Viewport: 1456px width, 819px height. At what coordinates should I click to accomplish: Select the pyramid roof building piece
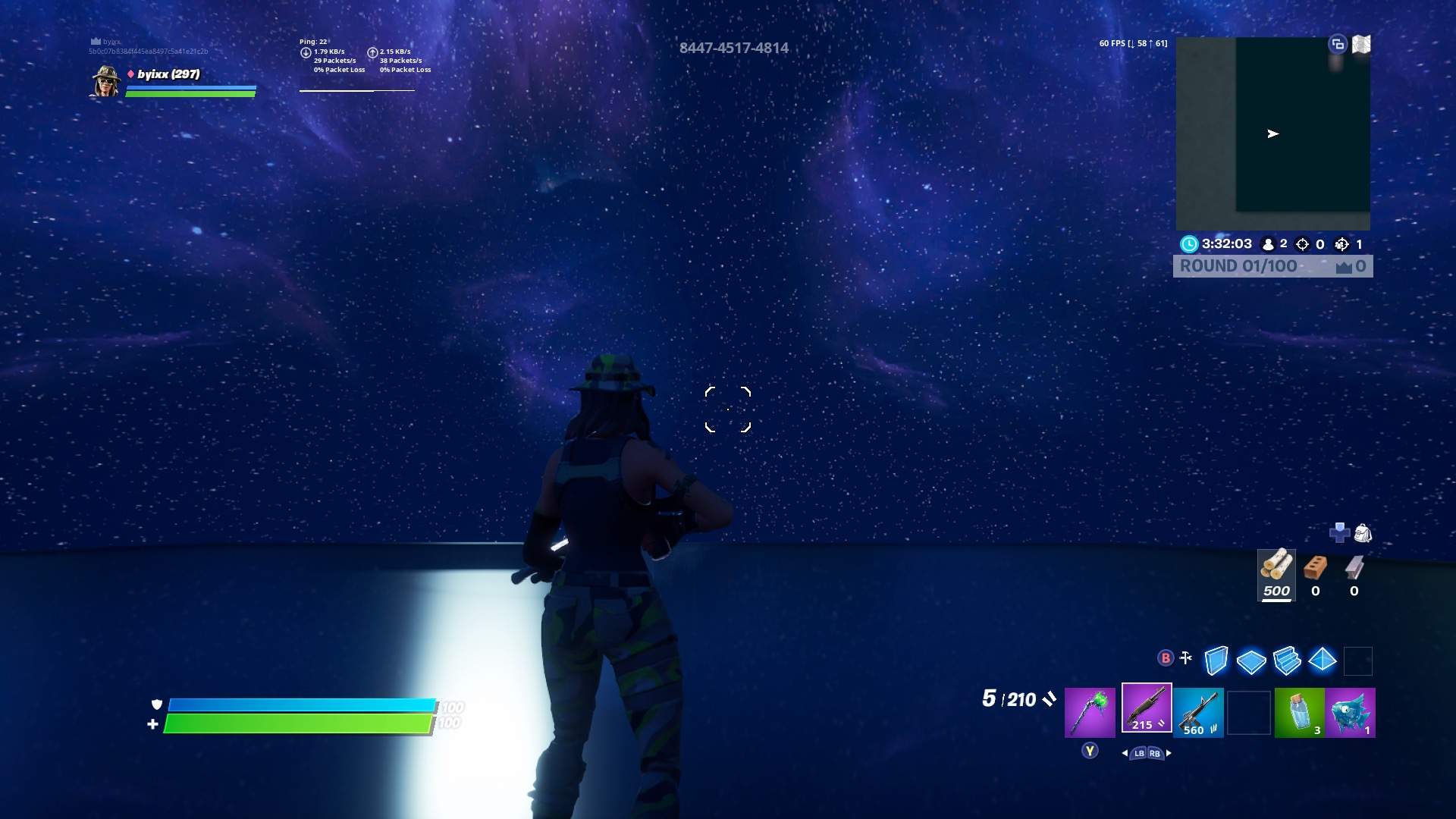click(x=1322, y=660)
